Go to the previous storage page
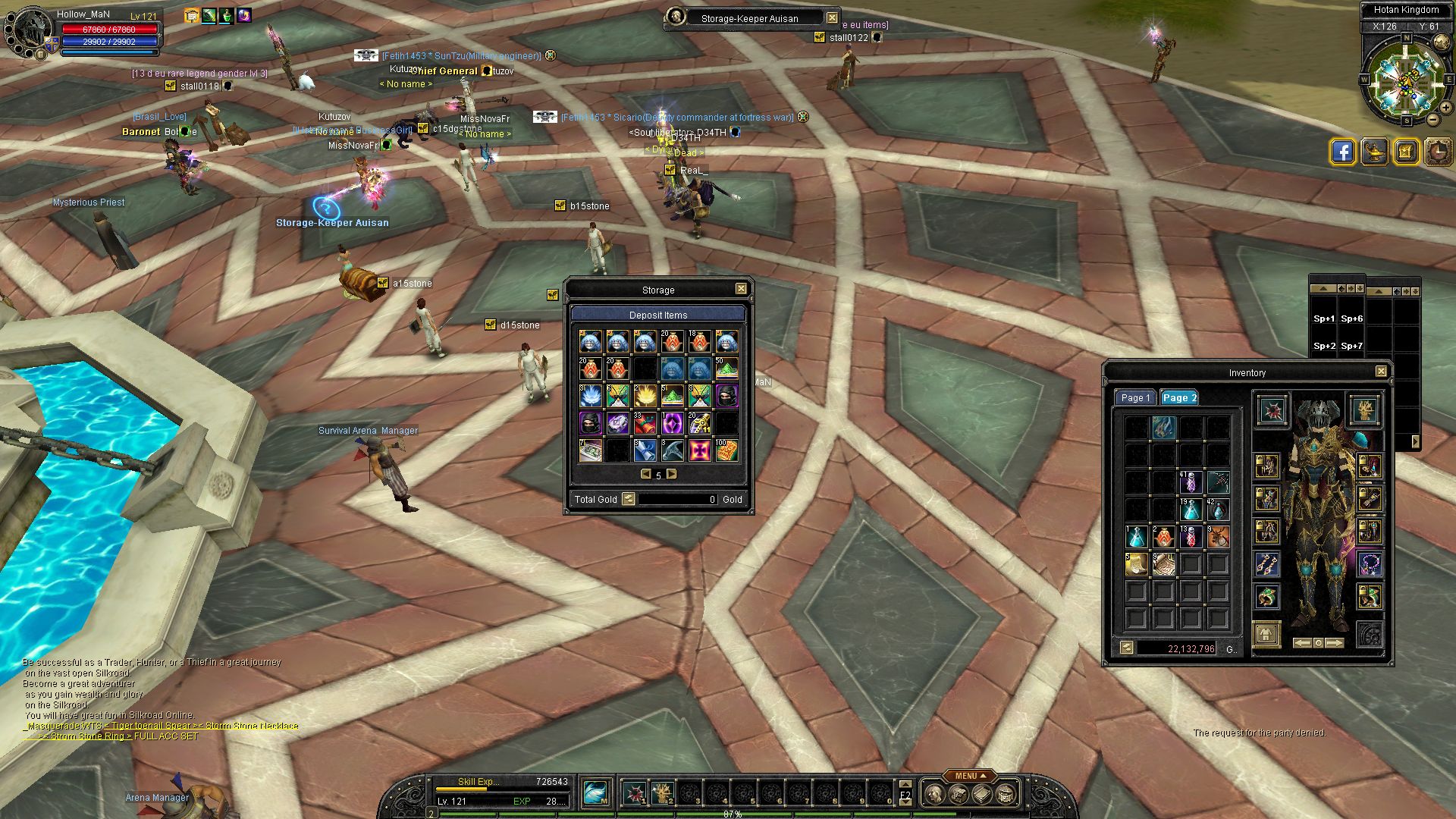Image resolution: width=1456 pixels, height=819 pixels. [646, 474]
